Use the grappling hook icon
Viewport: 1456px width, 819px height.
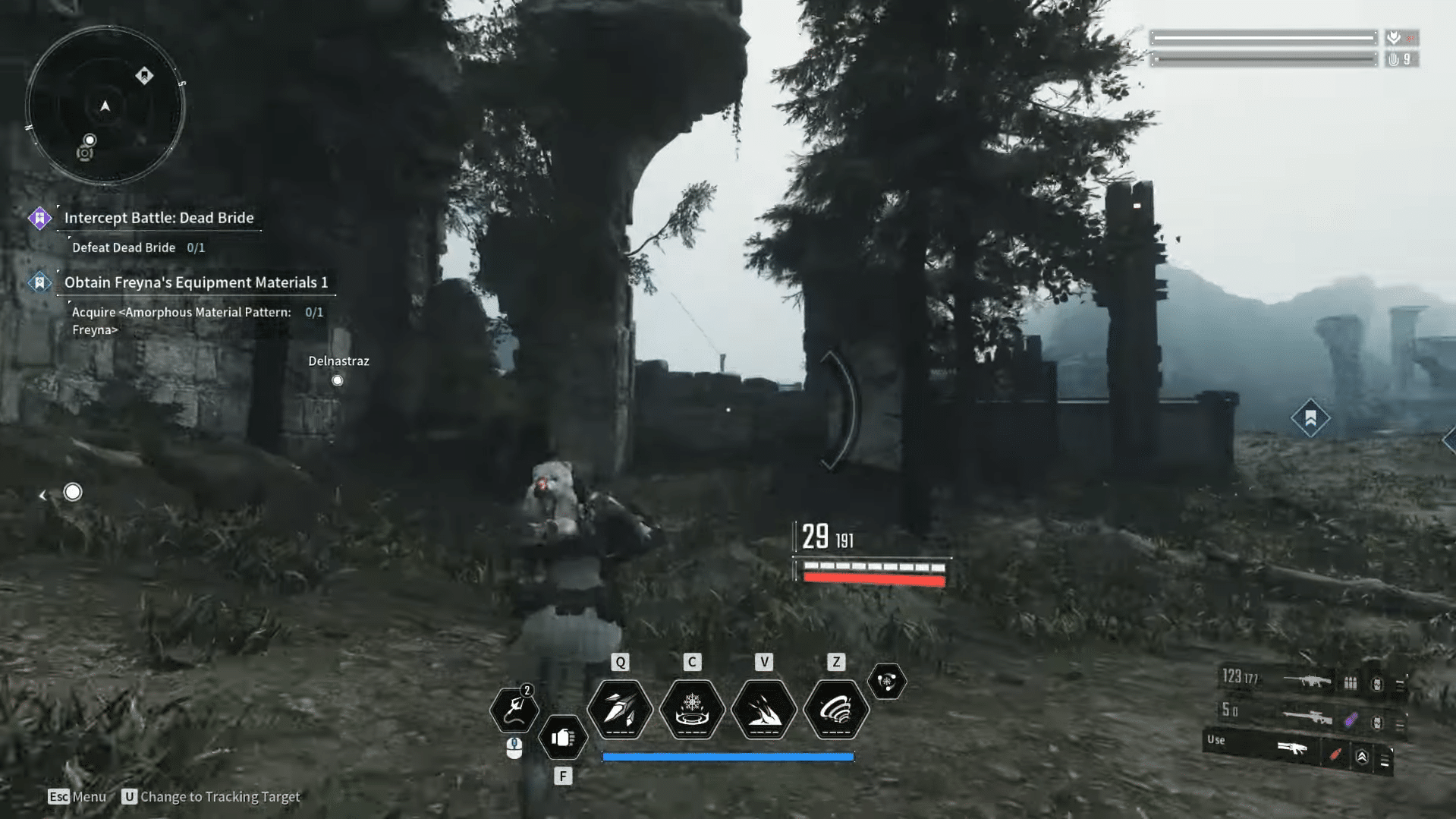(514, 710)
